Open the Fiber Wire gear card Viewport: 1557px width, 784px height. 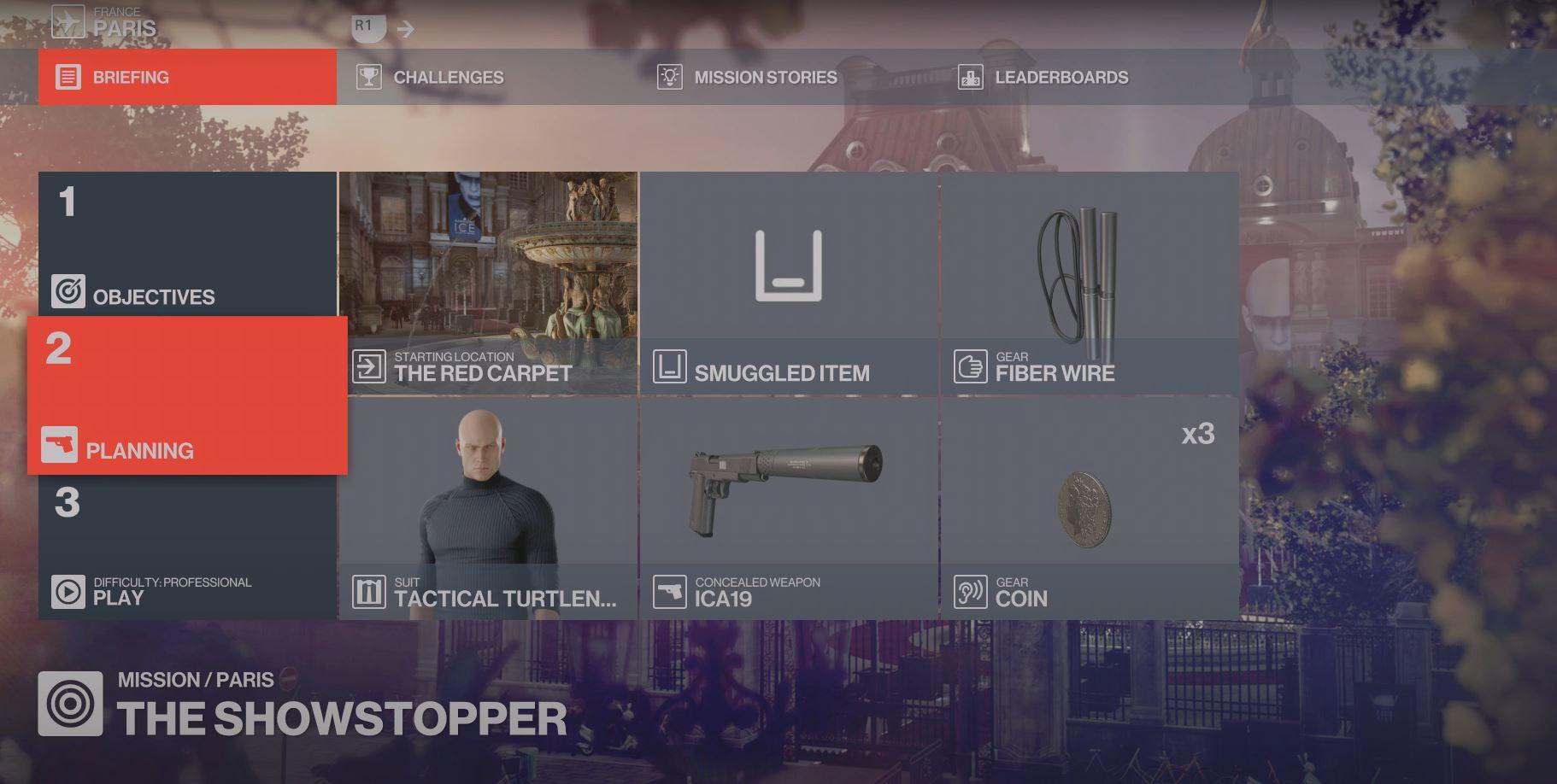1090,282
